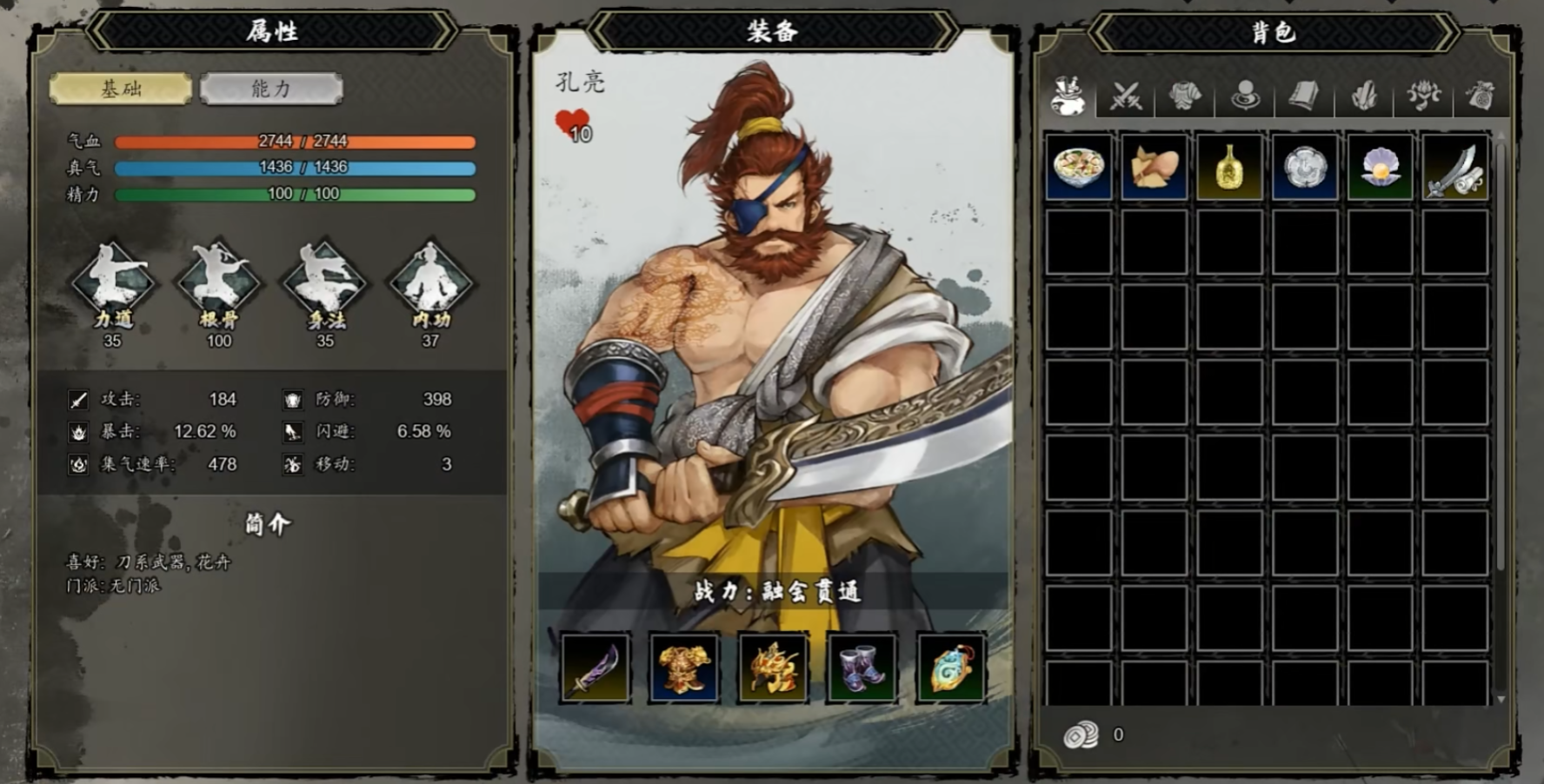This screenshot has height=784, width=1544.
Task: Show the crystal materials tab
Action: click(x=1363, y=96)
